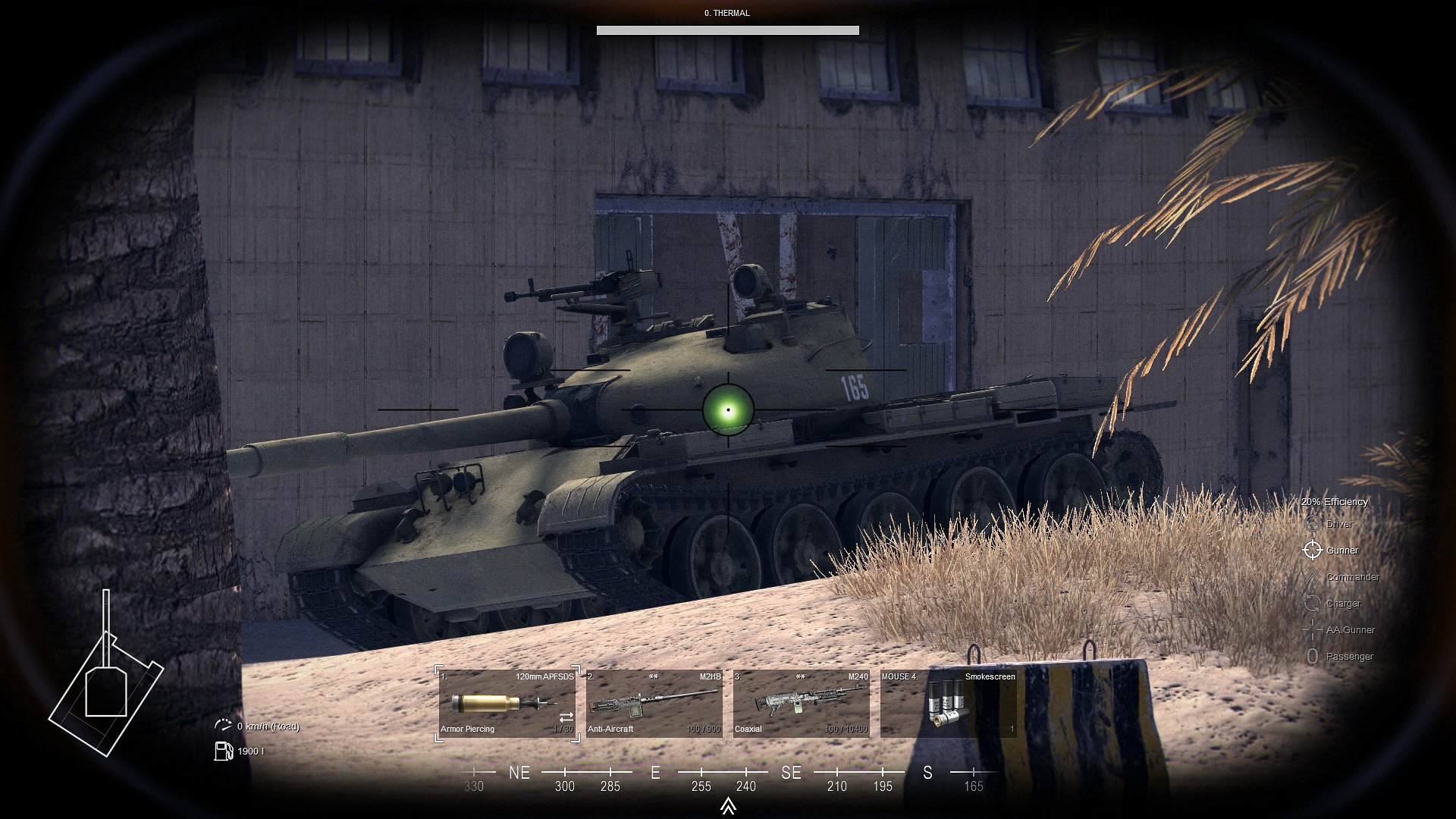The height and width of the screenshot is (819, 1456).
Task: Click the tank hull orientation diagram
Action: coord(105,679)
